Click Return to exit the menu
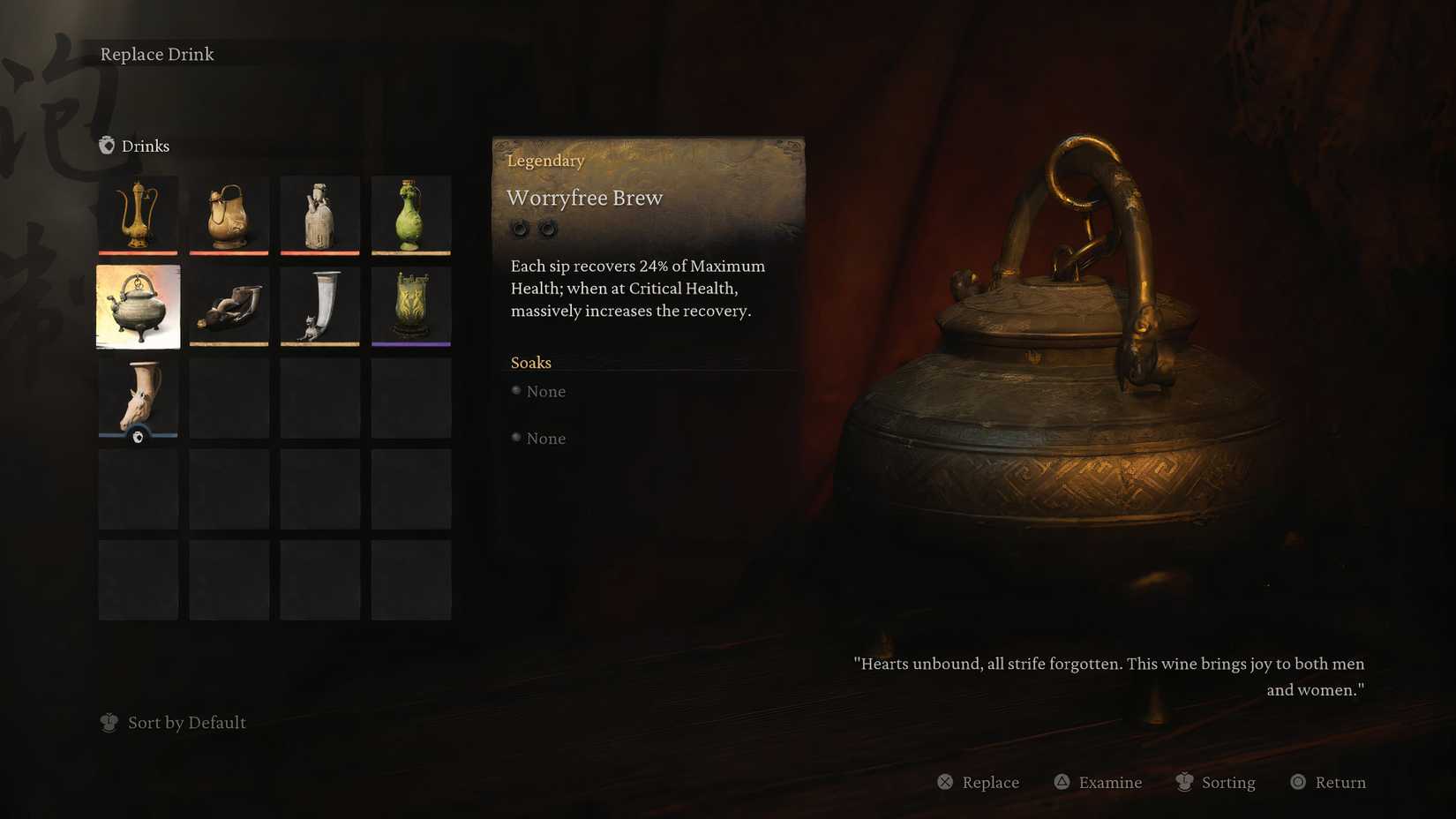The height and width of the screenshot is (819, 1456). tap(1327, 782)
